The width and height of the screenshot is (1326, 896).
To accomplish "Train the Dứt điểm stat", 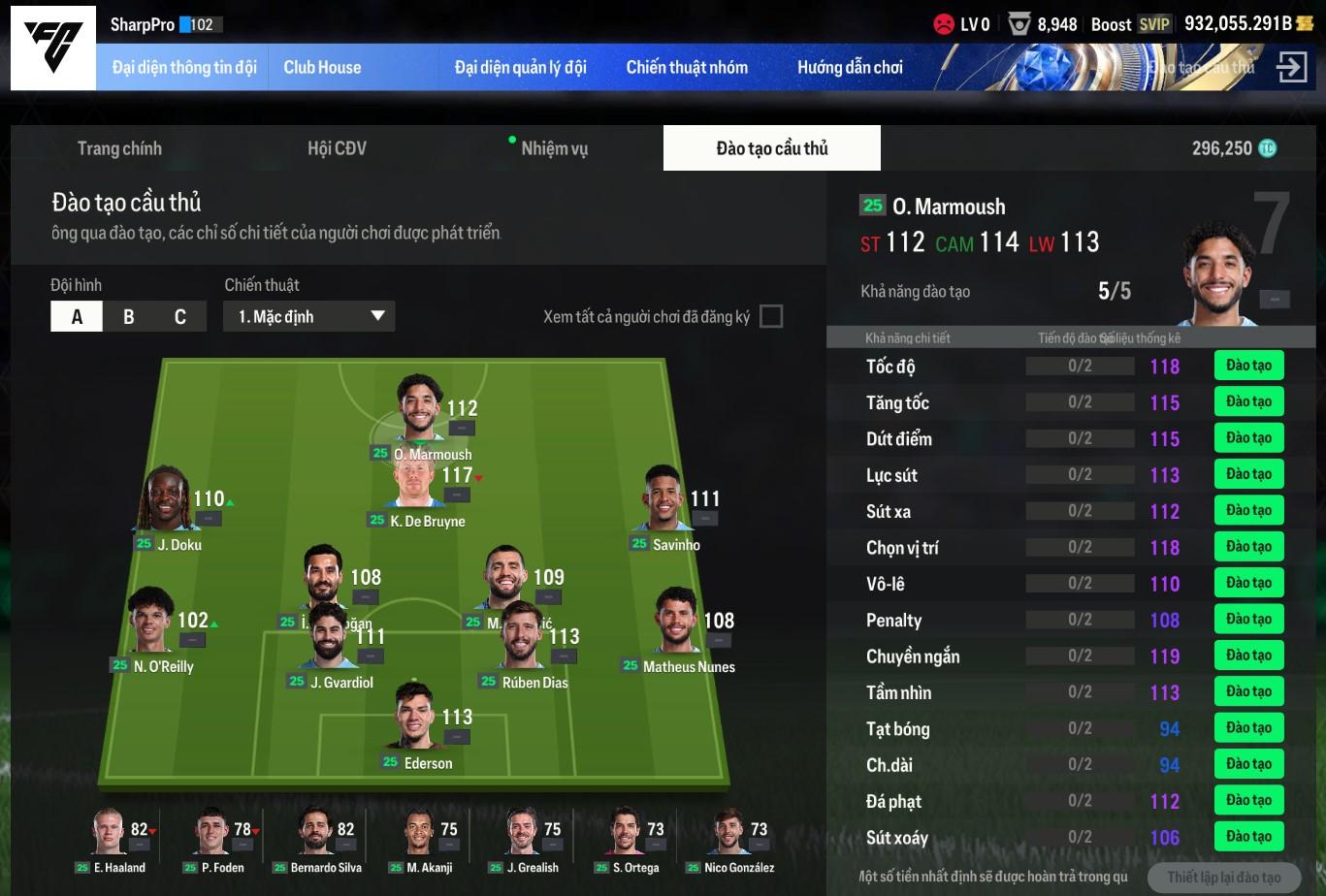I will pos(1248,438).
